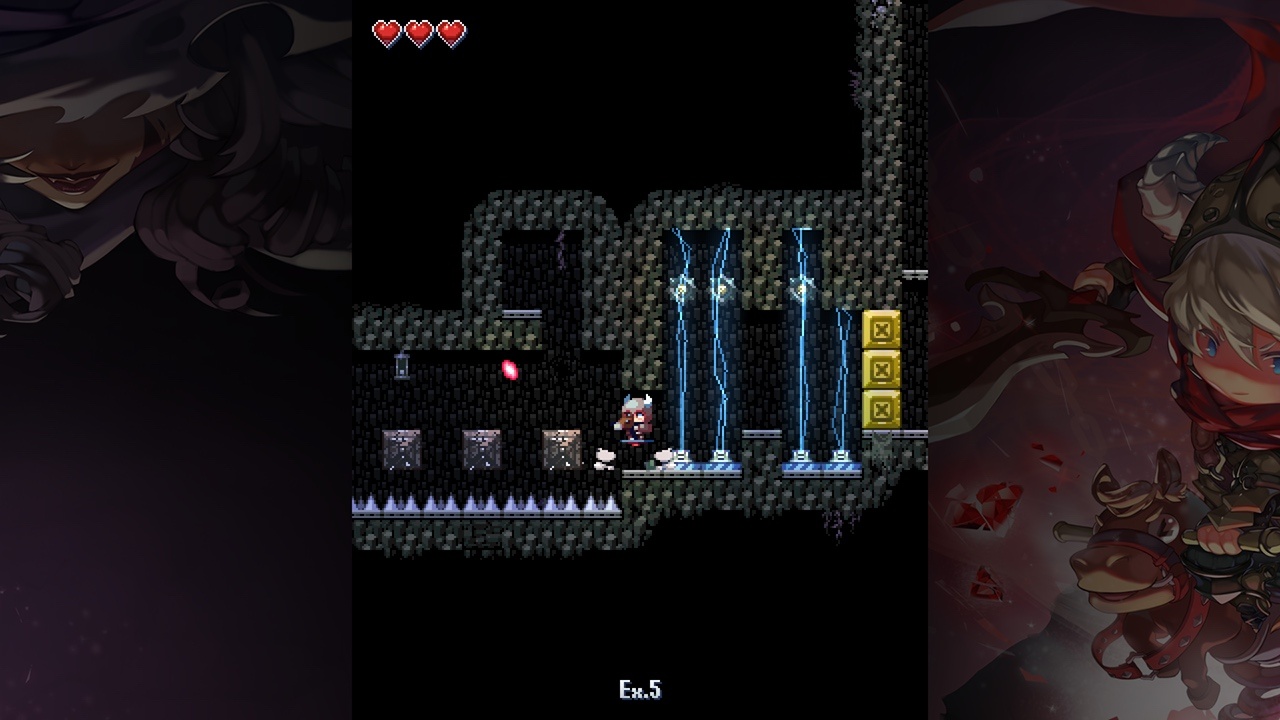Click the pink crystal projectile
Viewport: 1280px width, 720px height.
510,370
